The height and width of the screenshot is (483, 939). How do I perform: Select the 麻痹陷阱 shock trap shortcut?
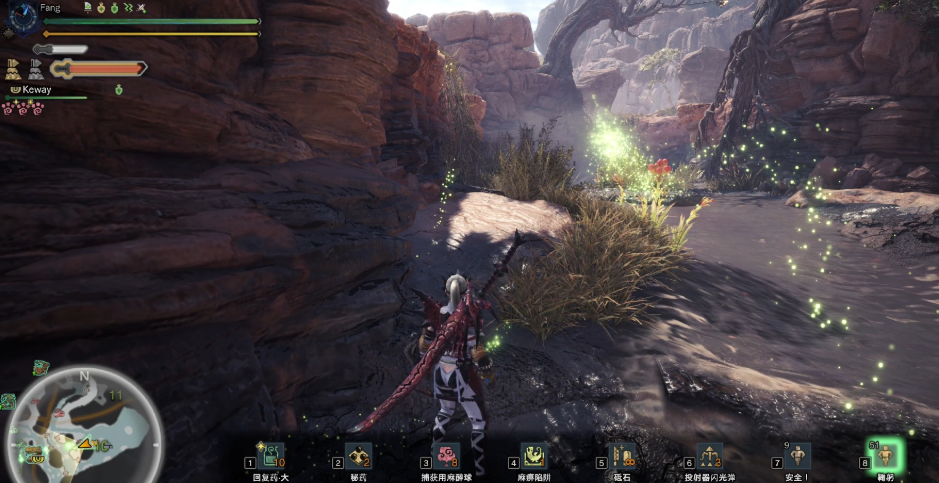[x=534, y=456]
